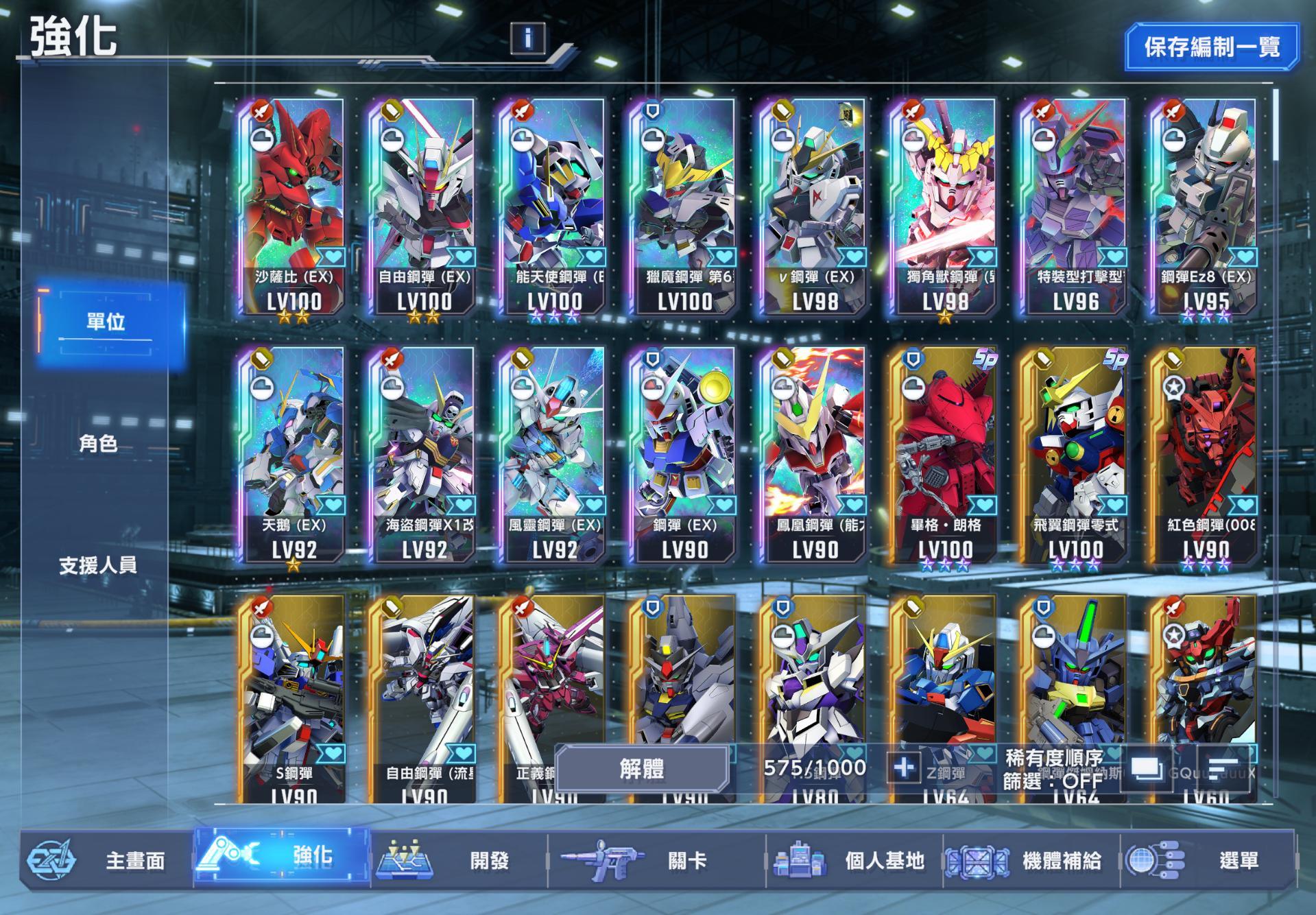Switch to the 支援人員 tab
The width and height of the screenshot is (1316, 915).
pos(97,567)
